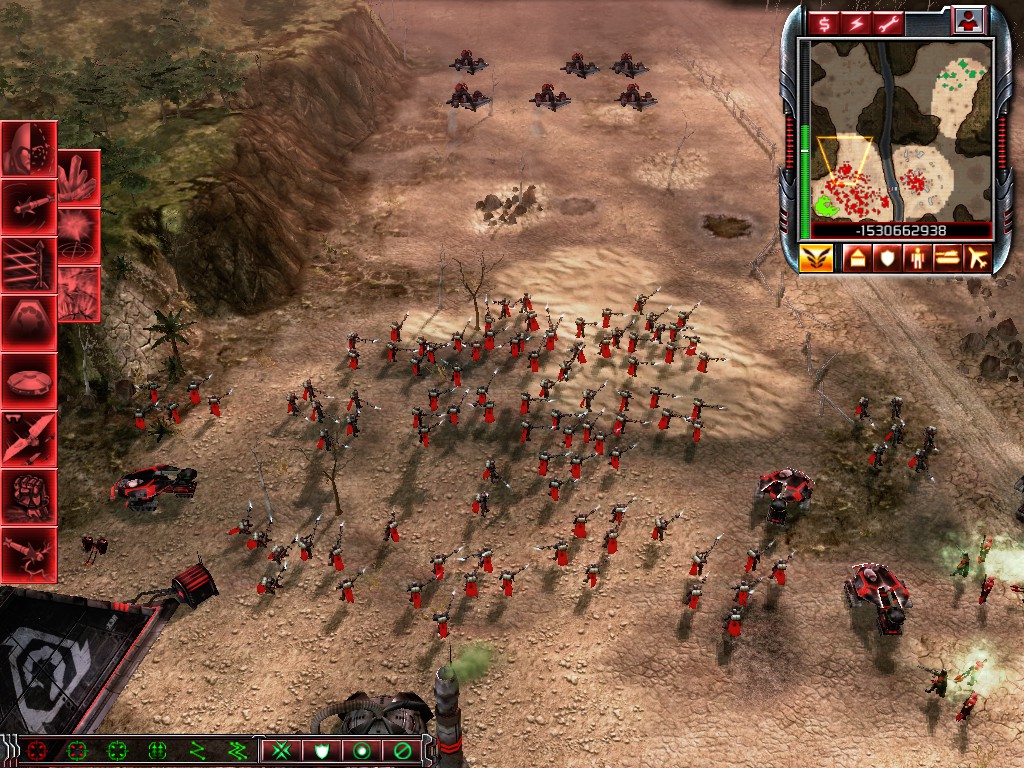Set the red aggressive stance crosshair
1024x768 pixels.
[x=38, y=750]
